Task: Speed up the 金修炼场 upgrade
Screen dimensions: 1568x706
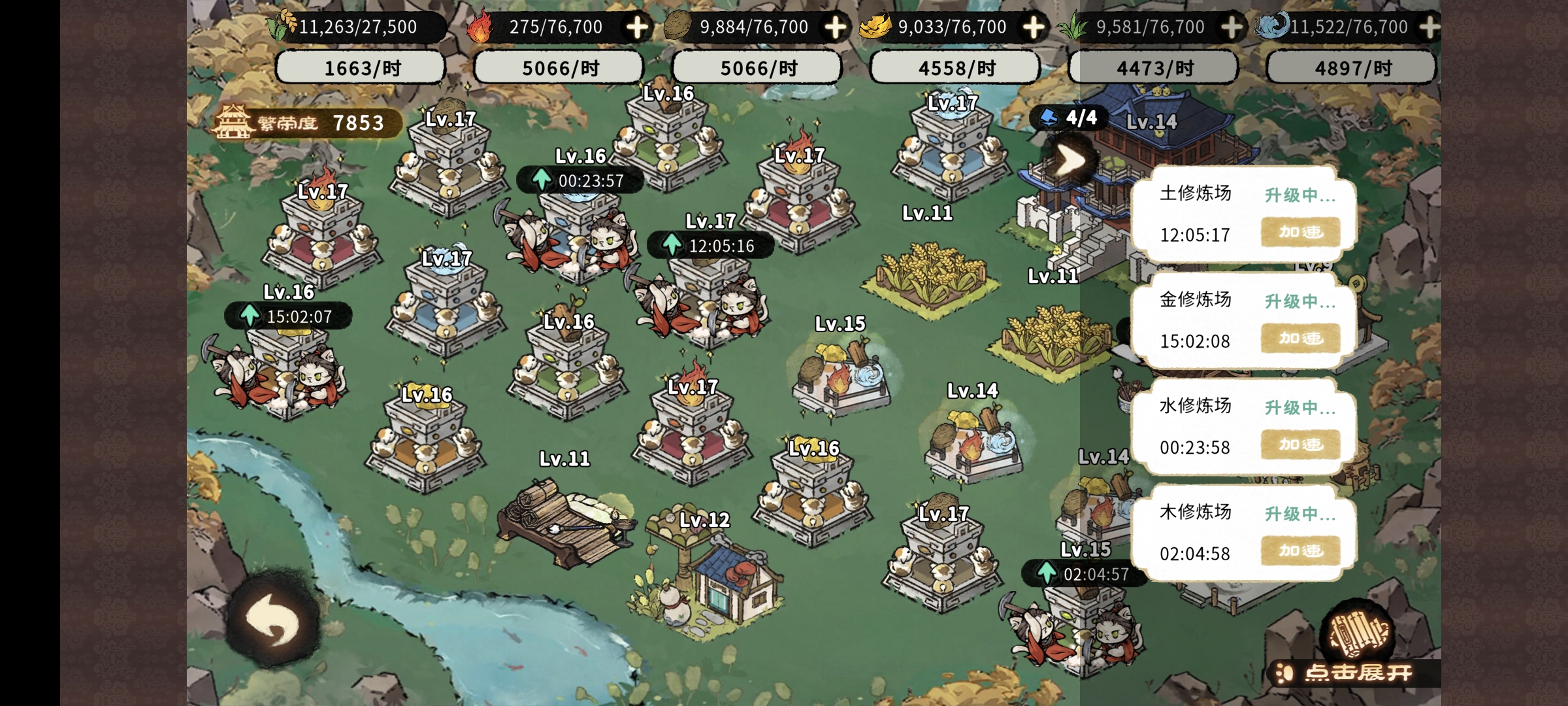Action: pos(1300,338)
